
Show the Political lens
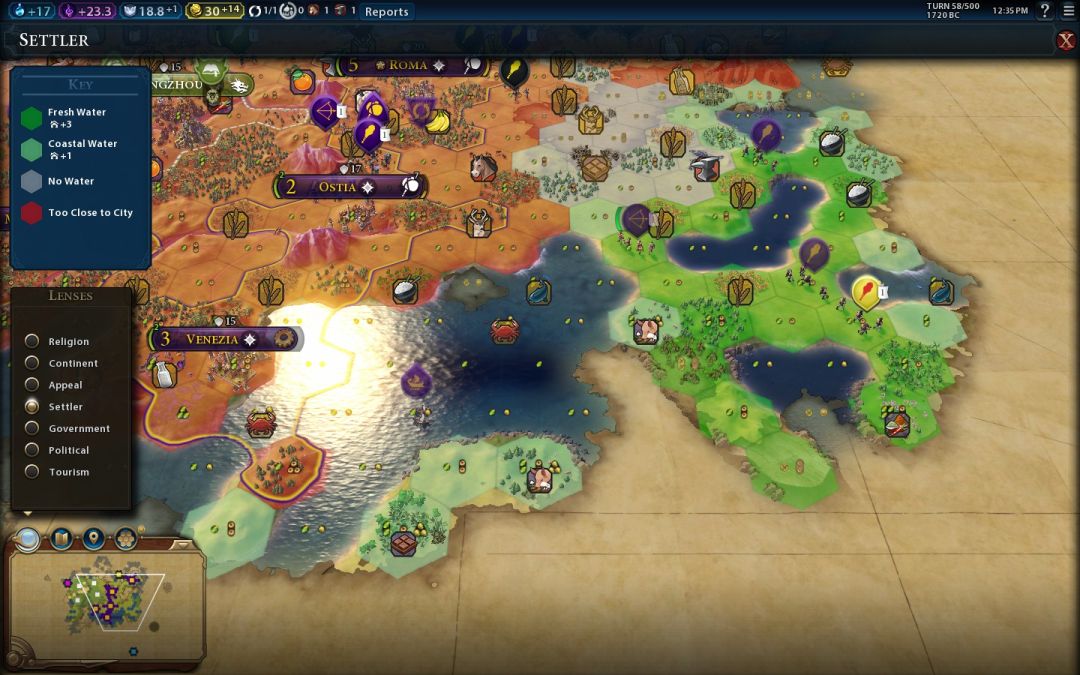(x=33, y=451)
